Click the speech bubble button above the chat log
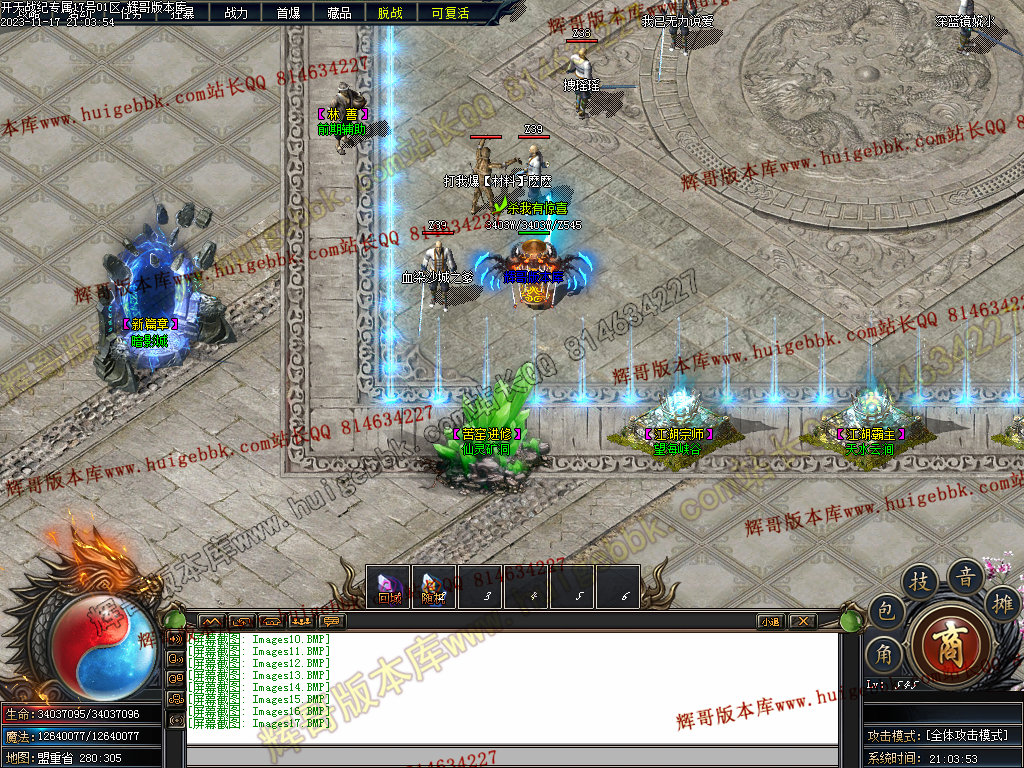The width and height of the screenshot is (1024, 768). [331, 621]
